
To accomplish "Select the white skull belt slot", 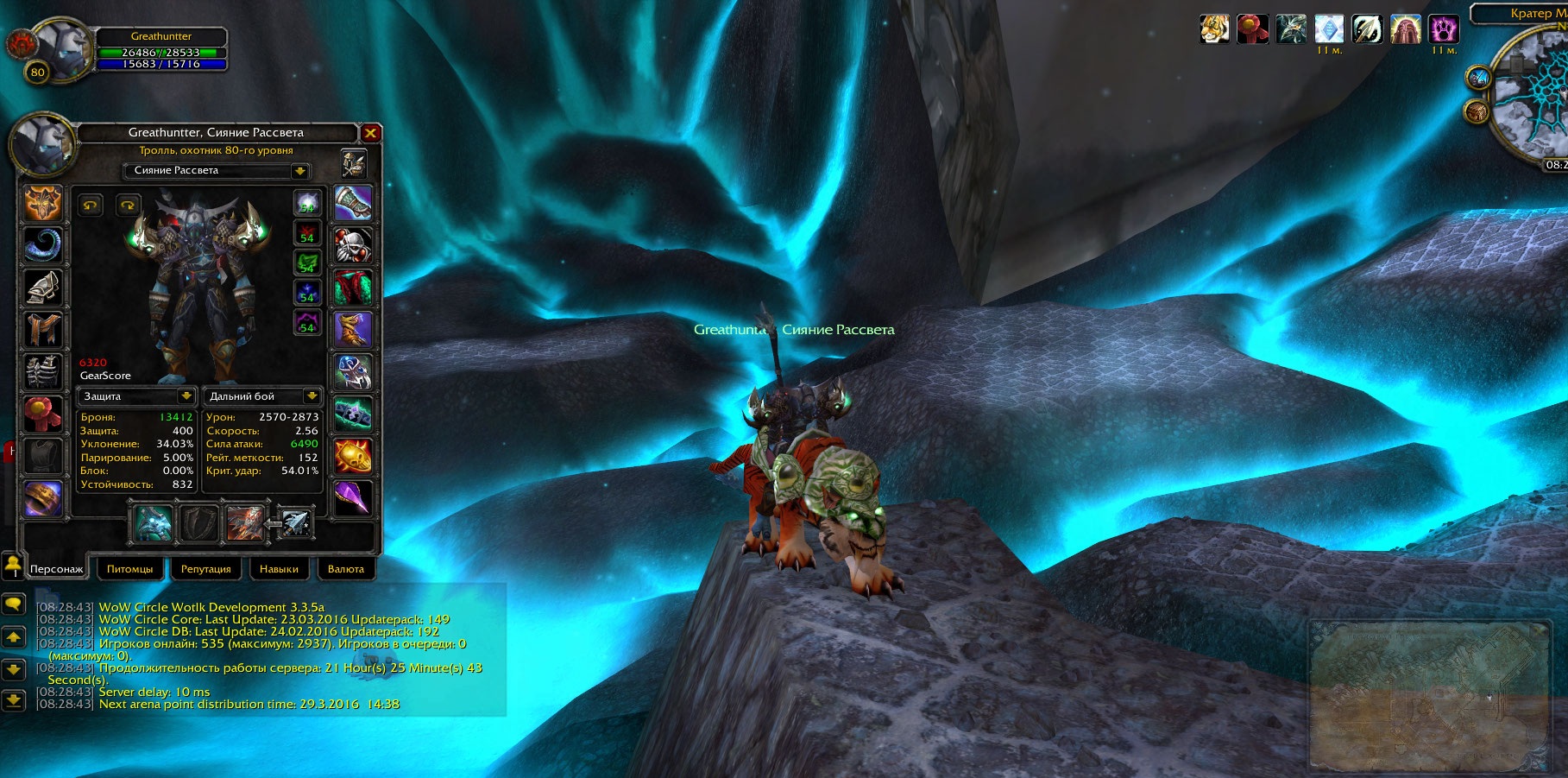I will click(353, 246).
